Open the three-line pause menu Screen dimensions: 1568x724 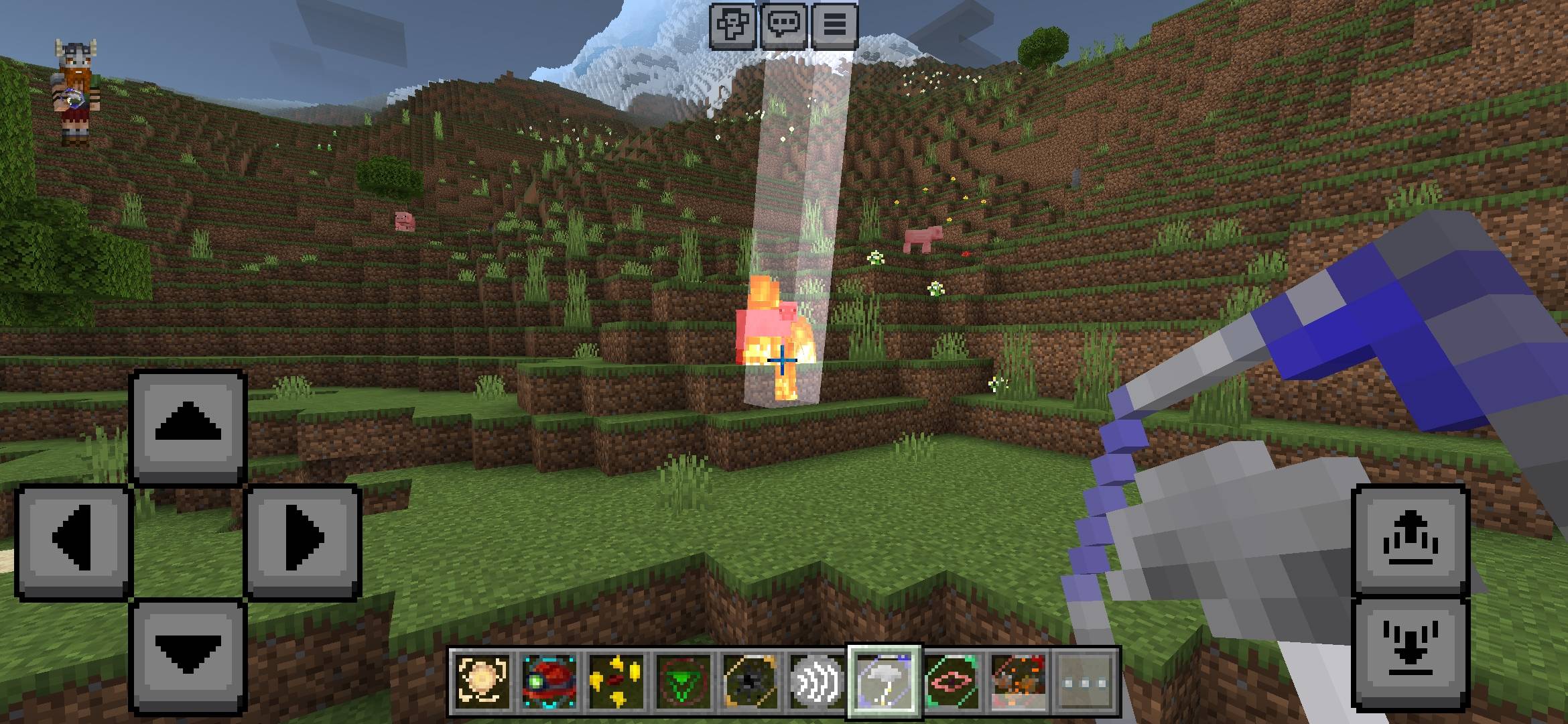pyautogui.click(x=834, y=26)
